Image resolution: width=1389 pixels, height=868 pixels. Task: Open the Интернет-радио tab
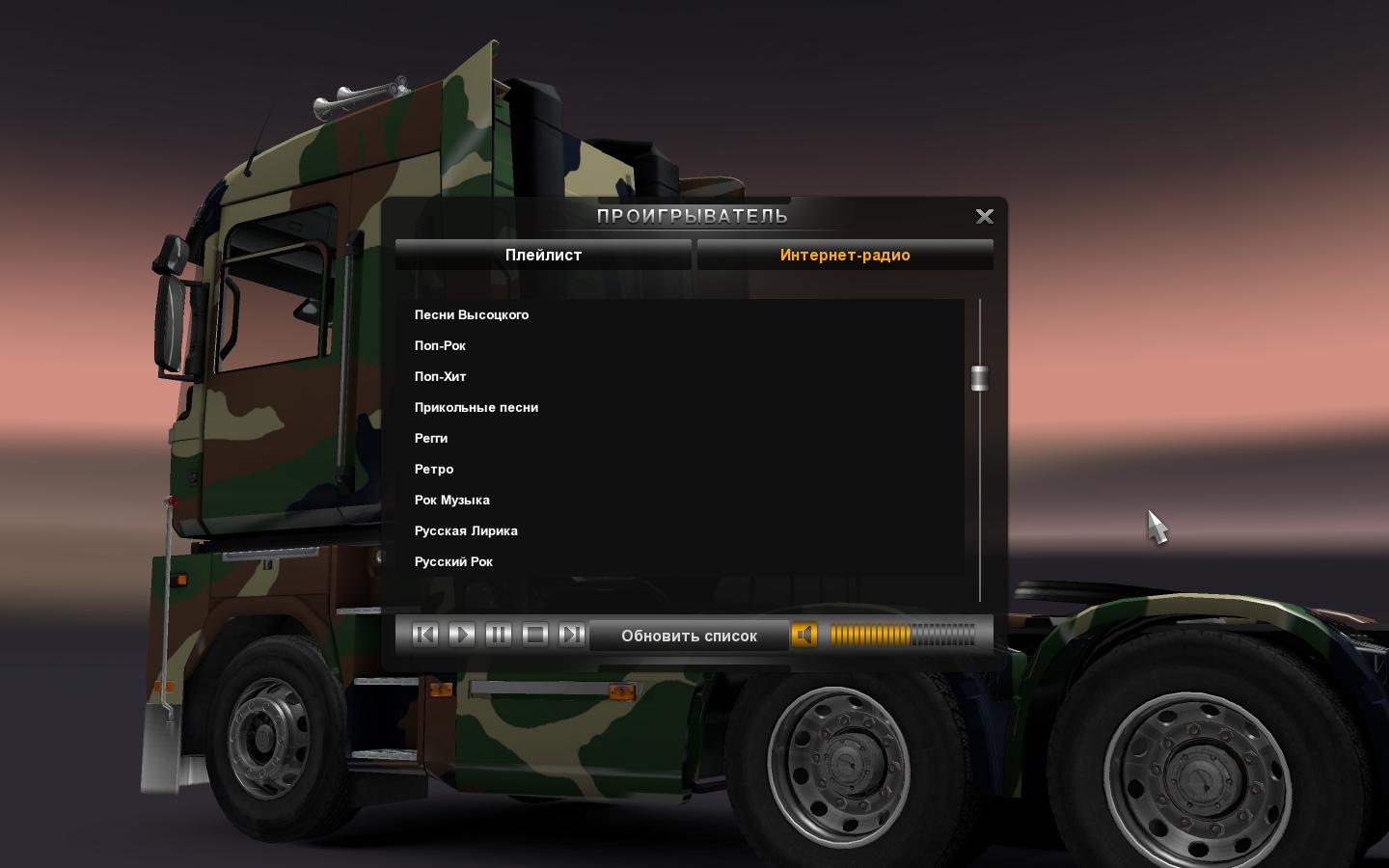click(845, 256)
